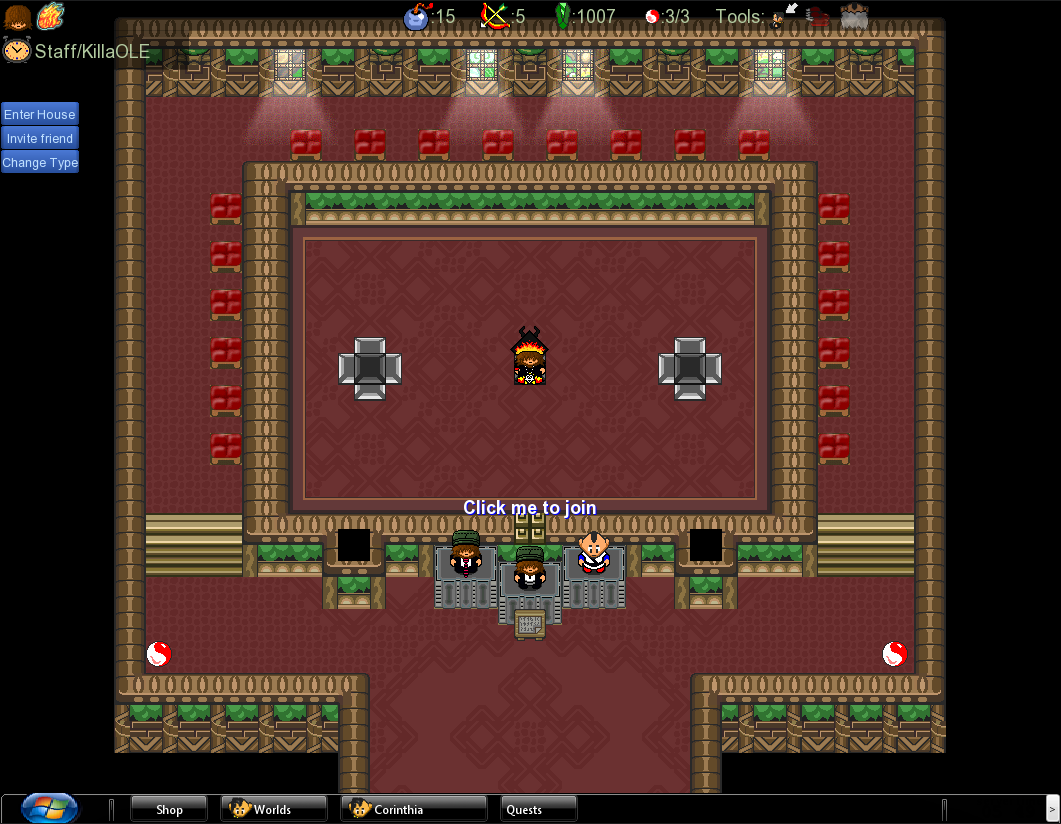Click the "Click me to join" prompt
1061x824 pixels.
pyautogui.click(x=529, y=508)
